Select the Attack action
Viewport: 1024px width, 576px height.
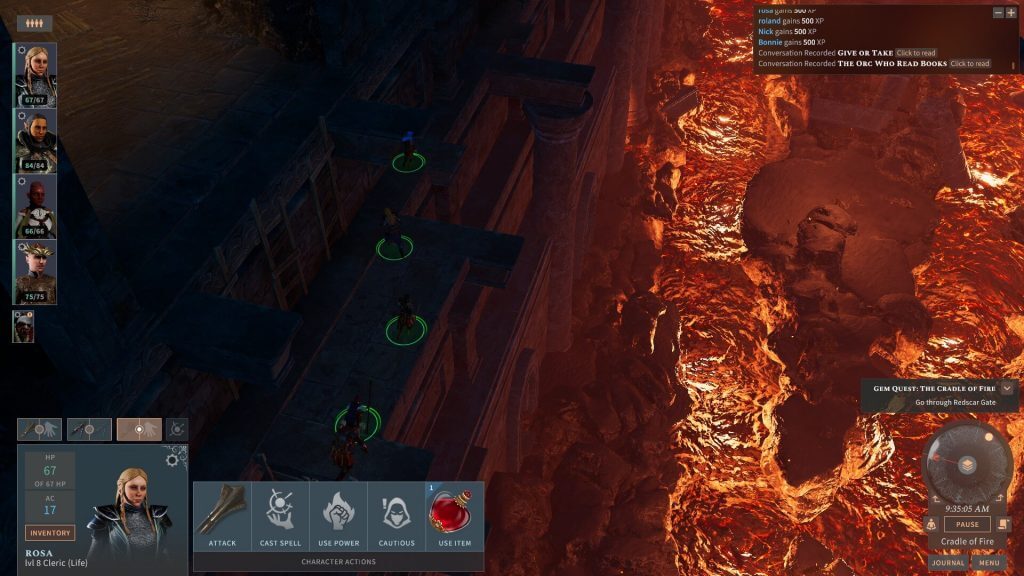pyautogui.click(x=221, y=517)
